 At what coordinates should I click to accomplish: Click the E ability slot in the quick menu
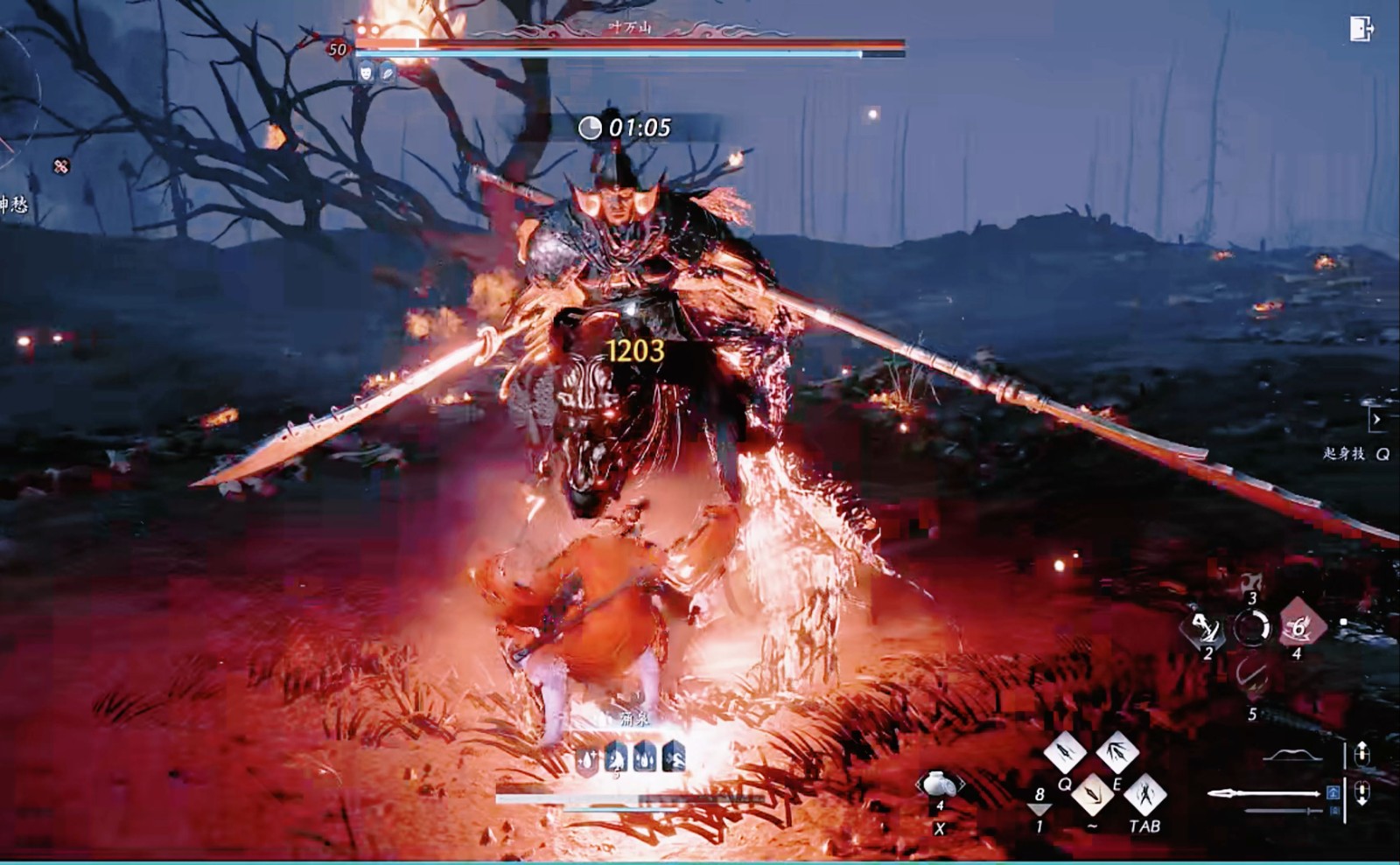click(x=1119, y=752)
